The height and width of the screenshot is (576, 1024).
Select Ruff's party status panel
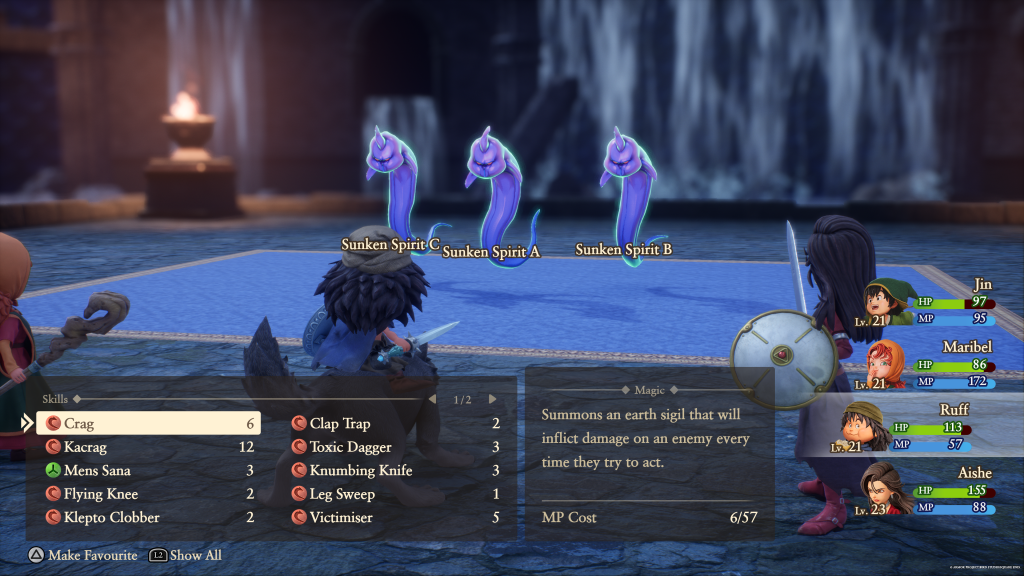pyautogui.click(x=920, y=428)
